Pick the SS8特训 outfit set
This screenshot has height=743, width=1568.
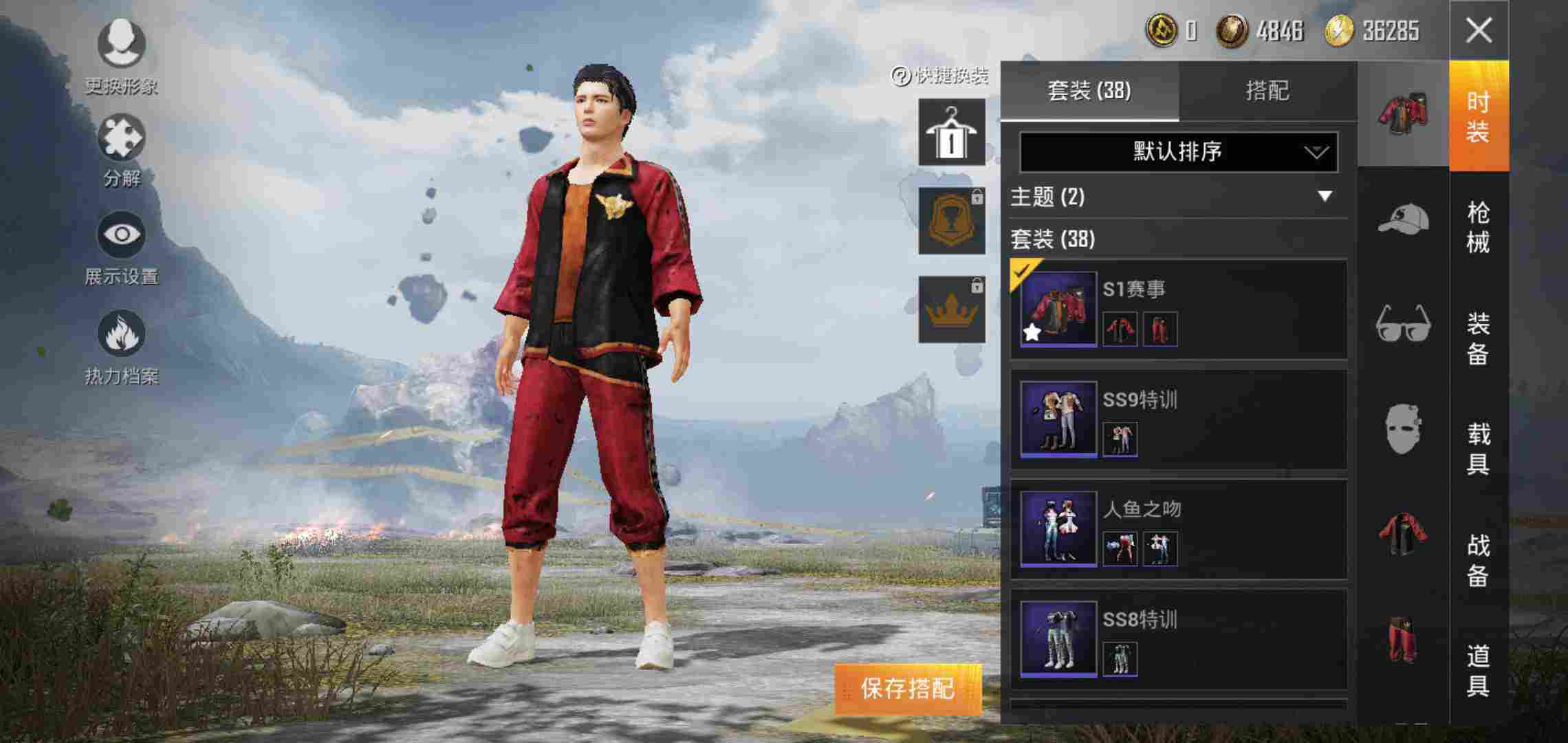1177,639
